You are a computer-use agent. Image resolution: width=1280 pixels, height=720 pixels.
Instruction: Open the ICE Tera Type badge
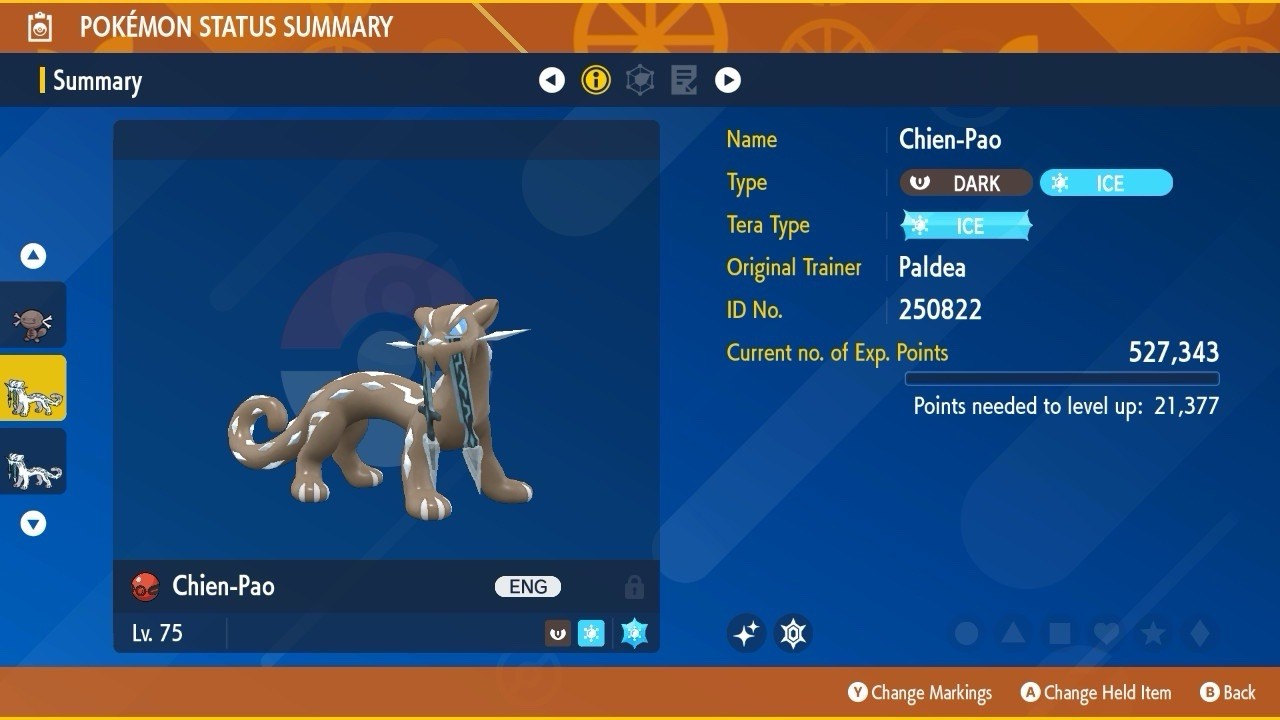(965, 225)
